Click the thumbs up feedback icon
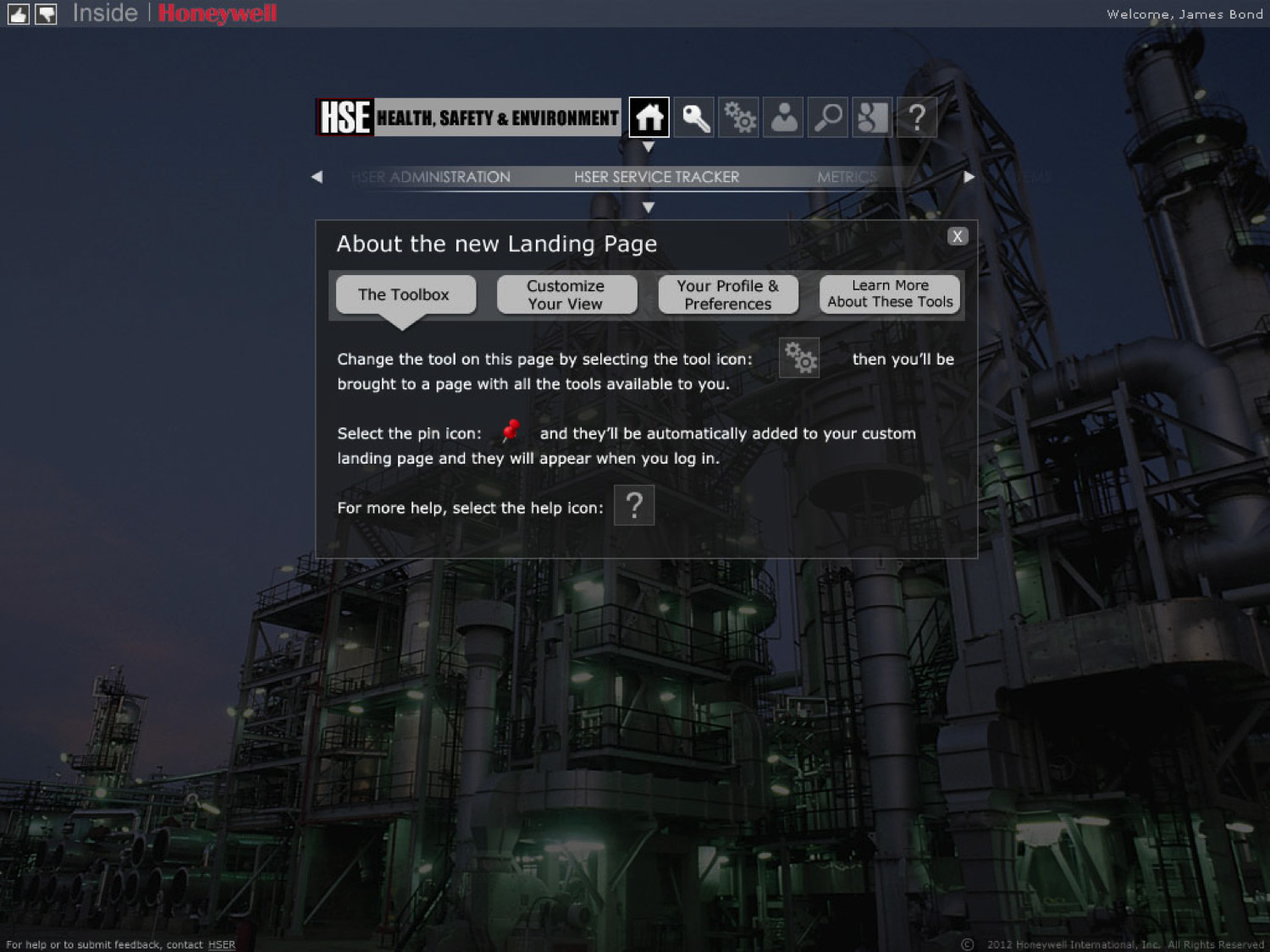 [x=18, y=14]
